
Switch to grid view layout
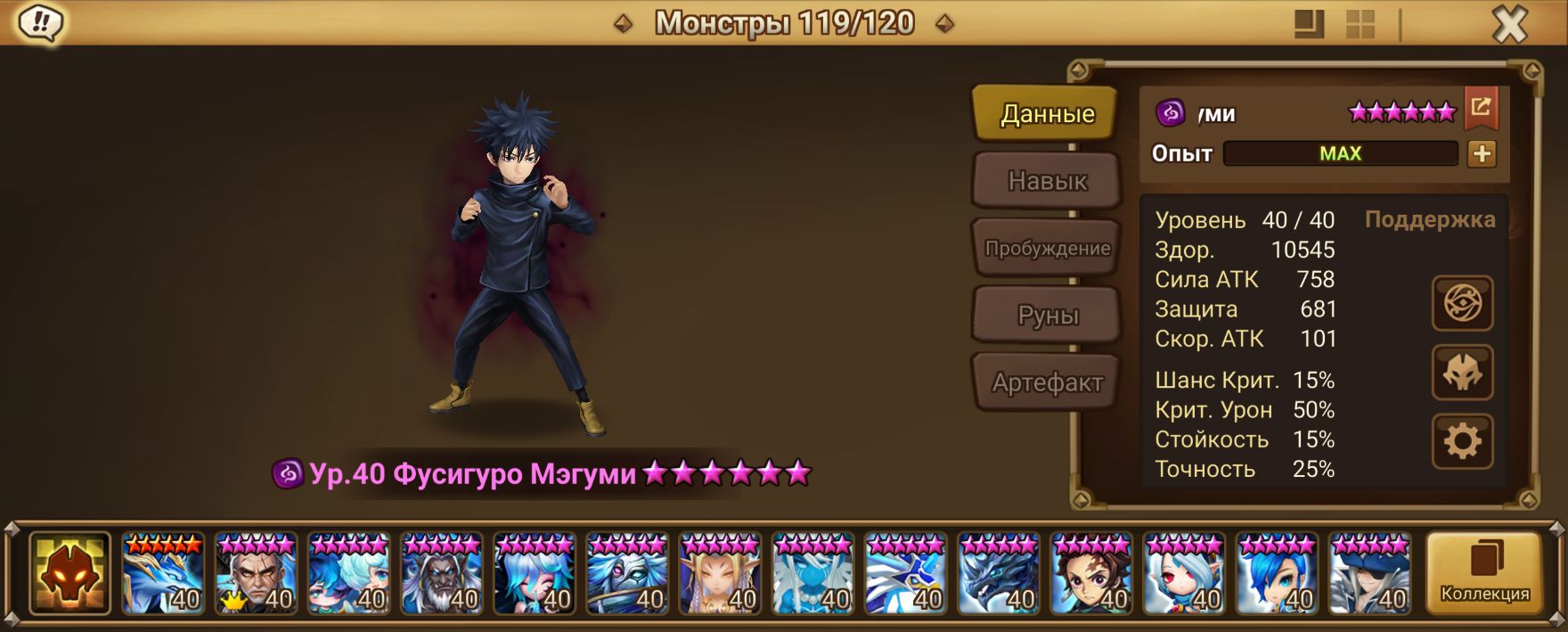click(1360, 24)
